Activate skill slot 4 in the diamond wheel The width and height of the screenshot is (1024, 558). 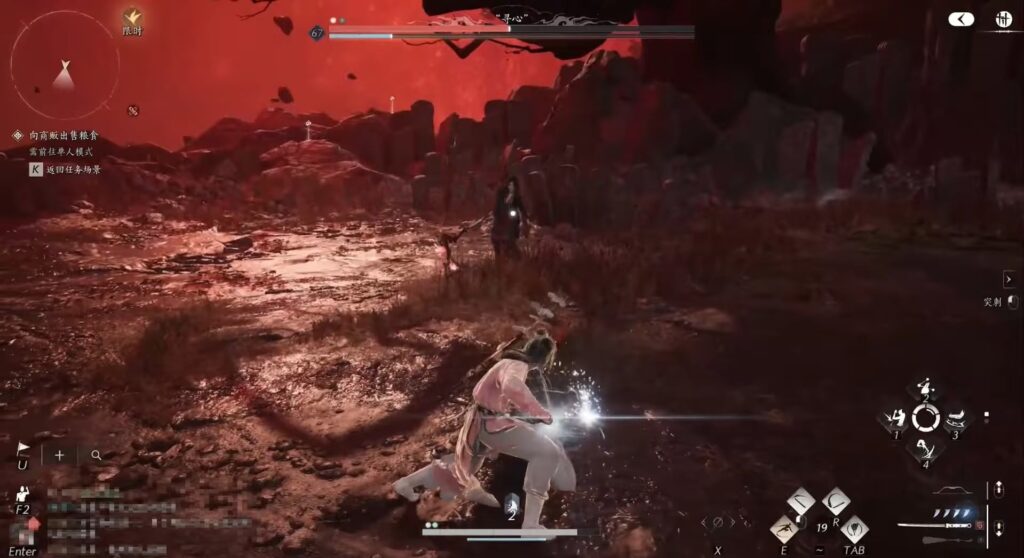926,449
